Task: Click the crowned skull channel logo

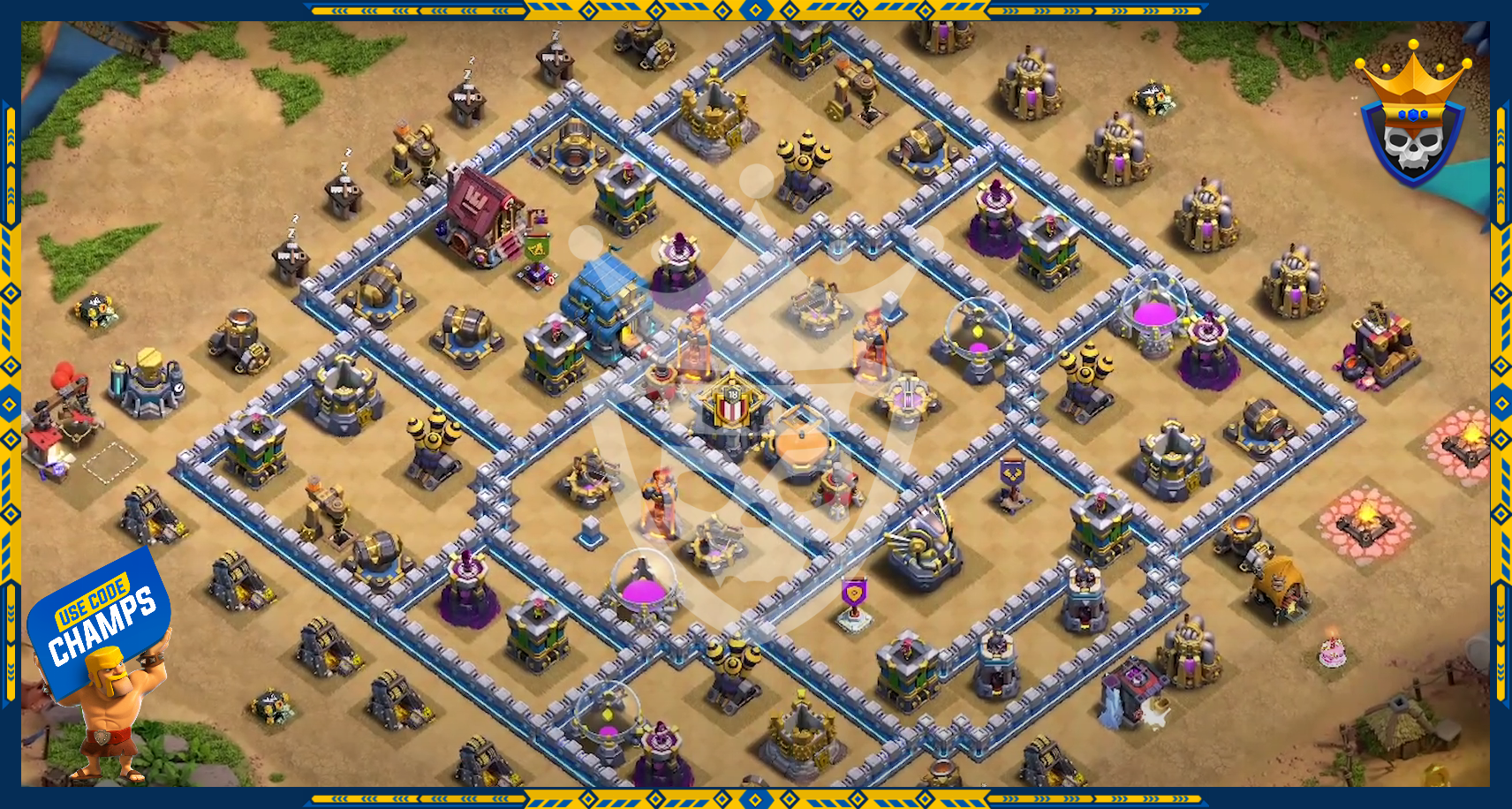Action: [1413, 117]
